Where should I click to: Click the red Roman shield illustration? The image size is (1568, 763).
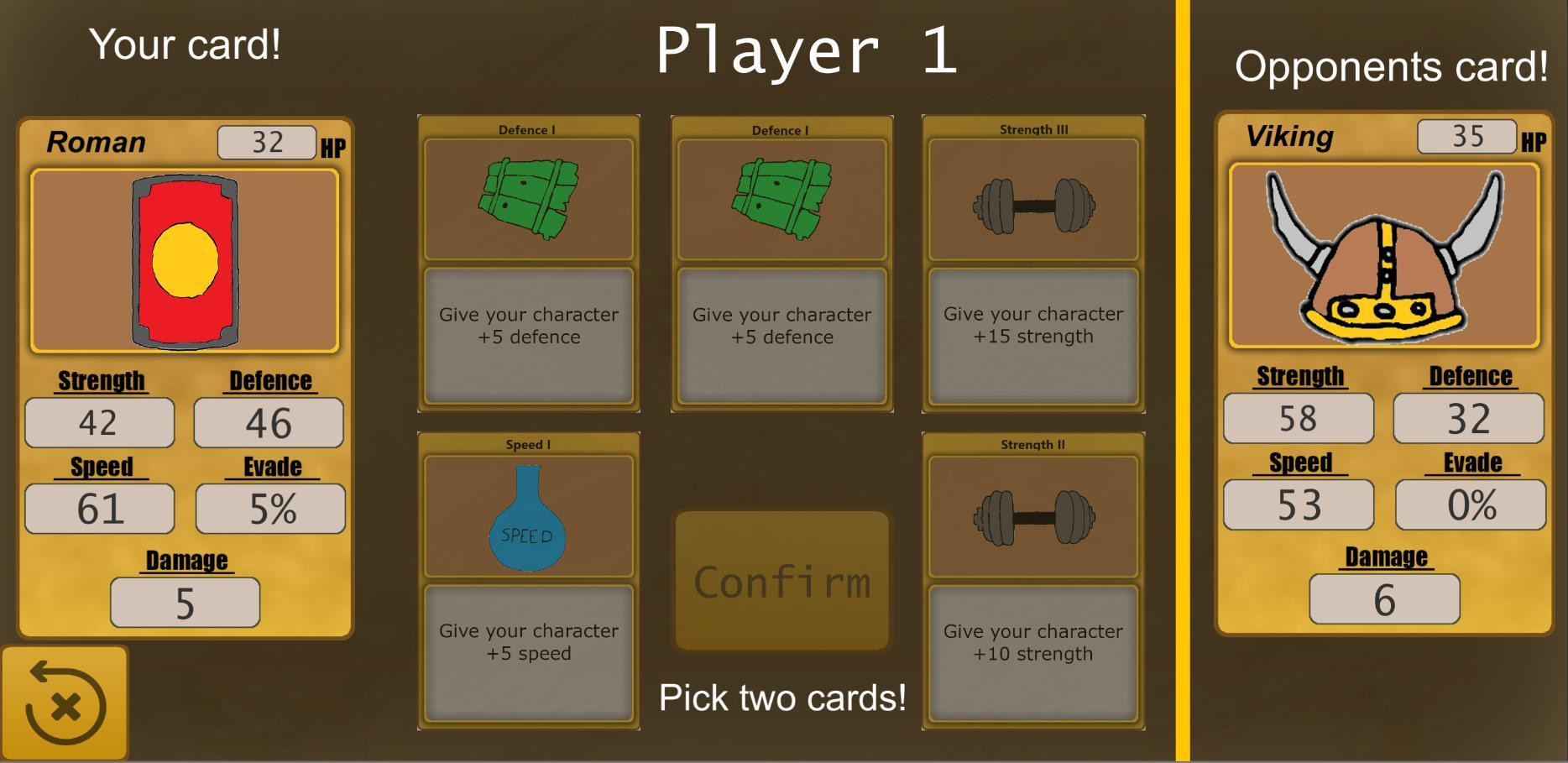click(185, 256)
